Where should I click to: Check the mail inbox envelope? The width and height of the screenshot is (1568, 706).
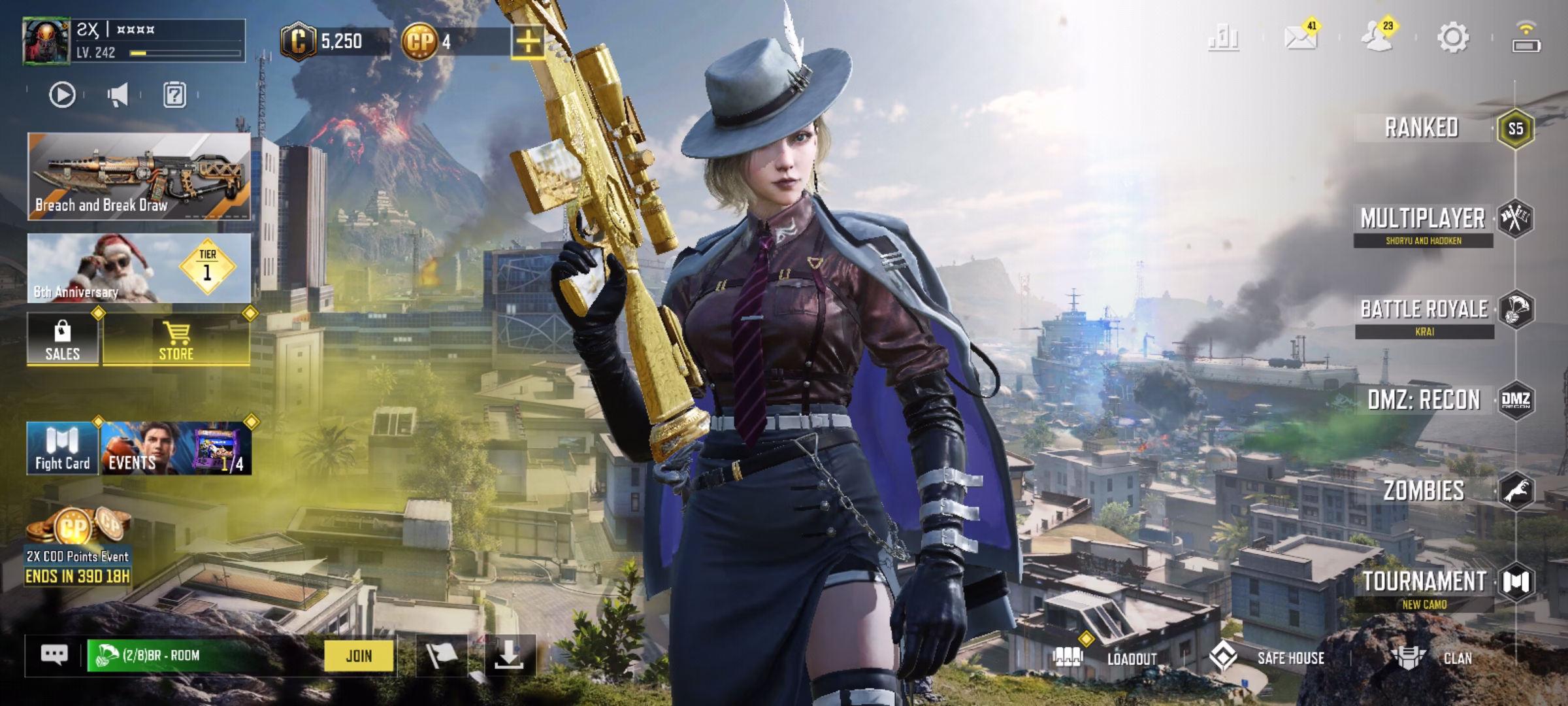point(1300,37)
